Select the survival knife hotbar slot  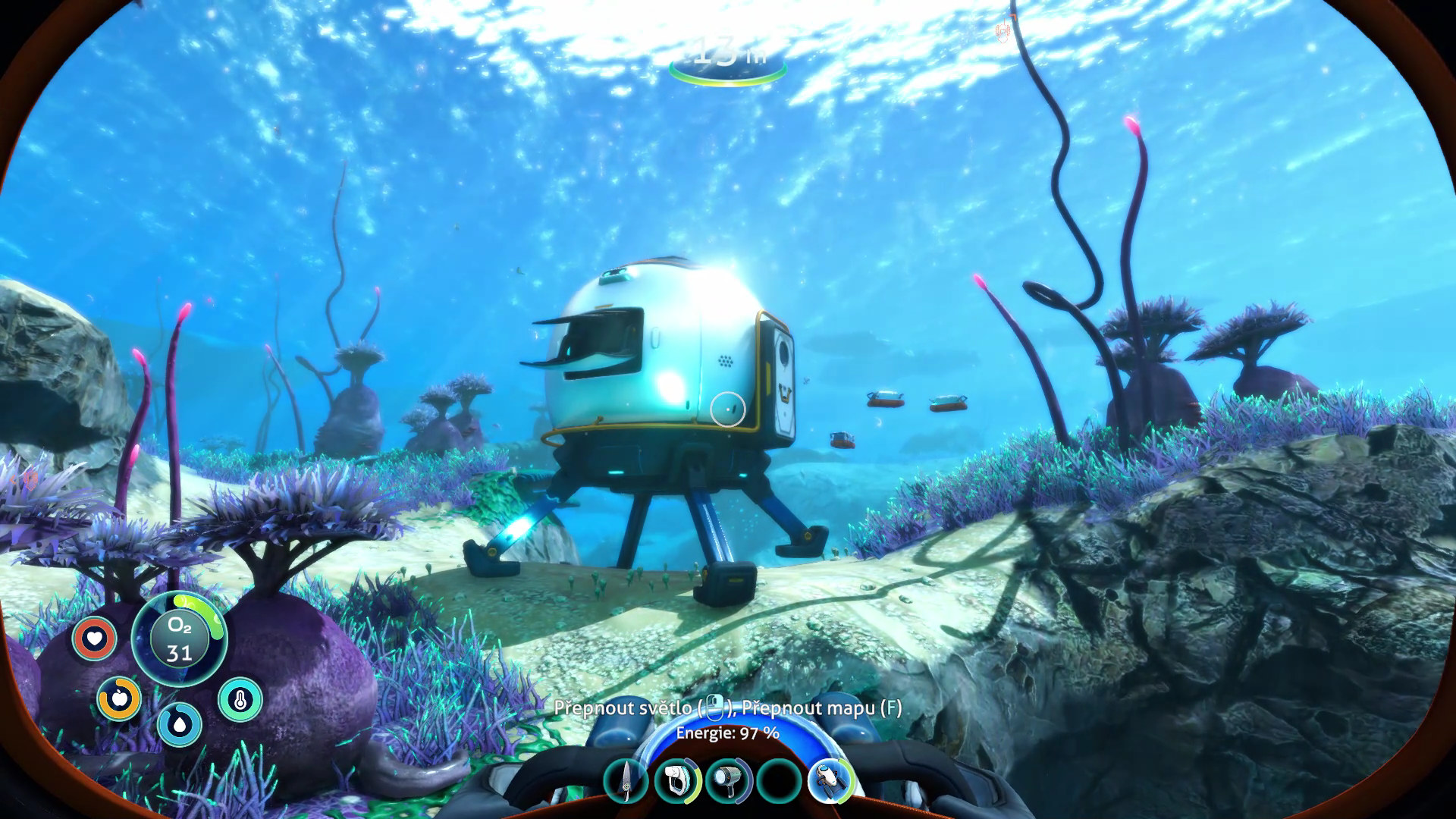point(626,781)
